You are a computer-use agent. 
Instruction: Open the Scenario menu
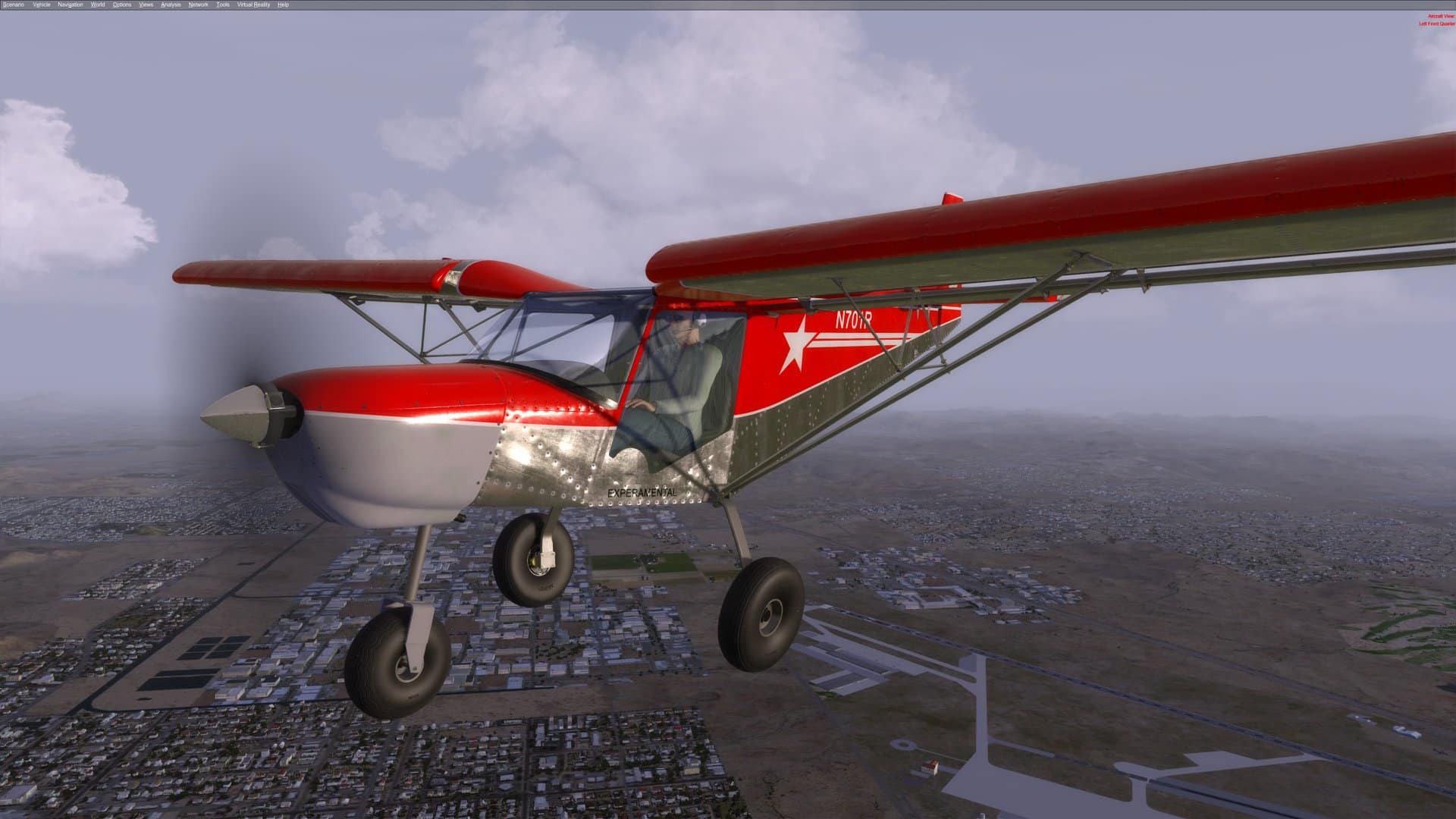pyautogui.click(x=13, y=4)
